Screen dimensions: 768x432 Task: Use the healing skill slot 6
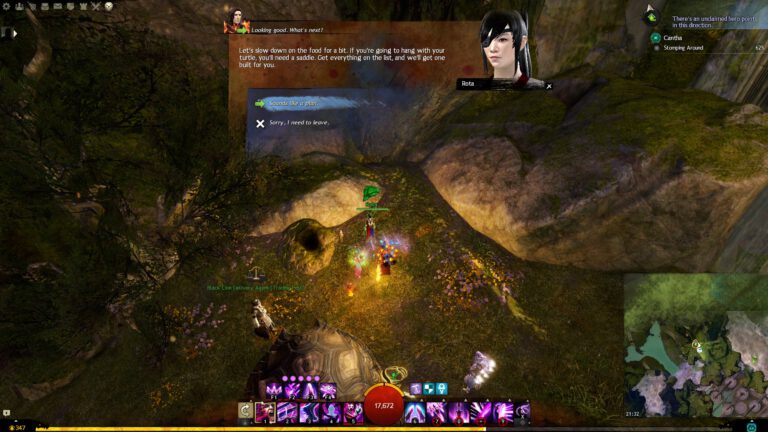pos(416,412)
